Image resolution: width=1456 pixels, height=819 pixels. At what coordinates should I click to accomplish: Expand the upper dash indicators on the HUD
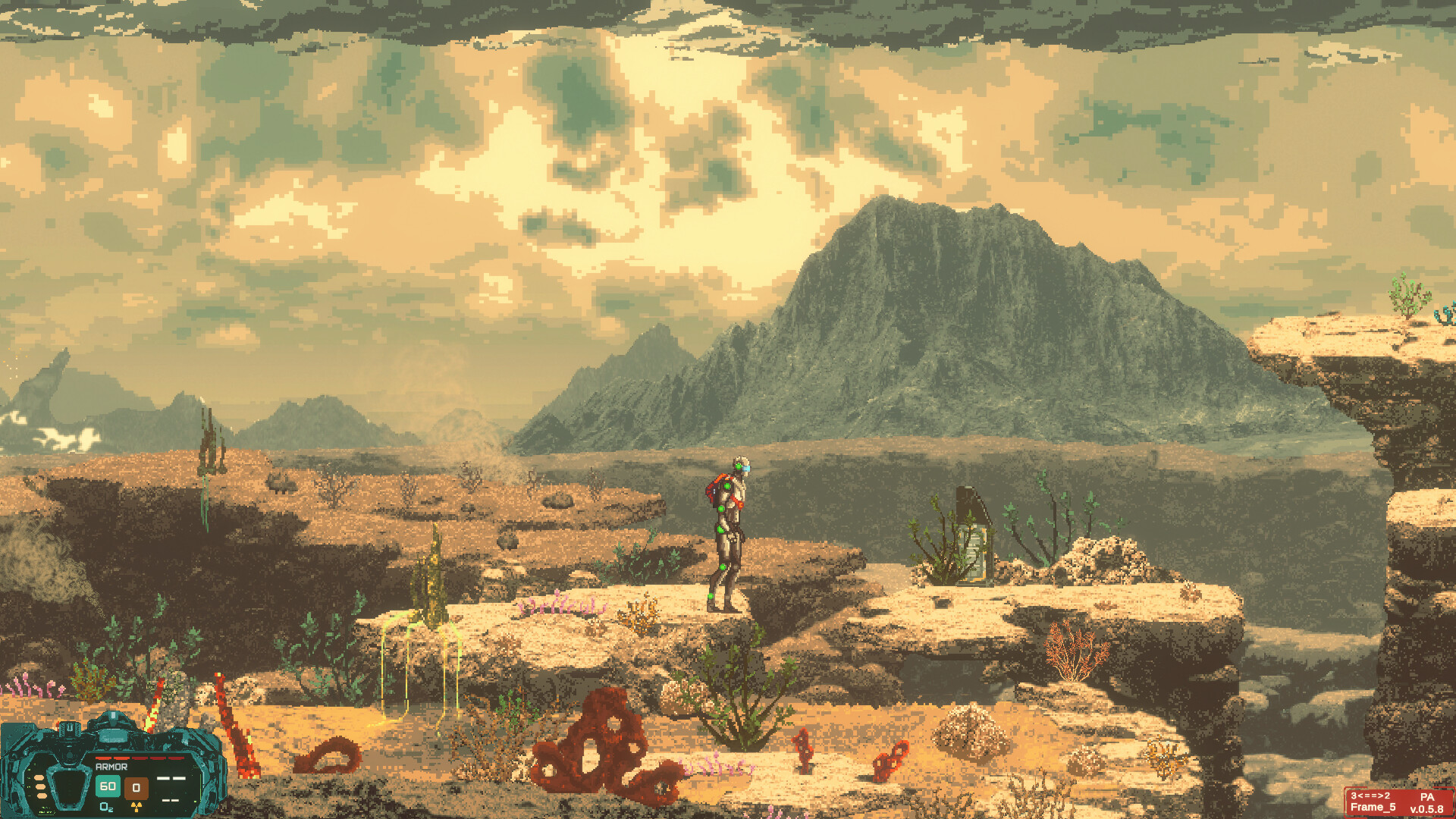[171, 779]
